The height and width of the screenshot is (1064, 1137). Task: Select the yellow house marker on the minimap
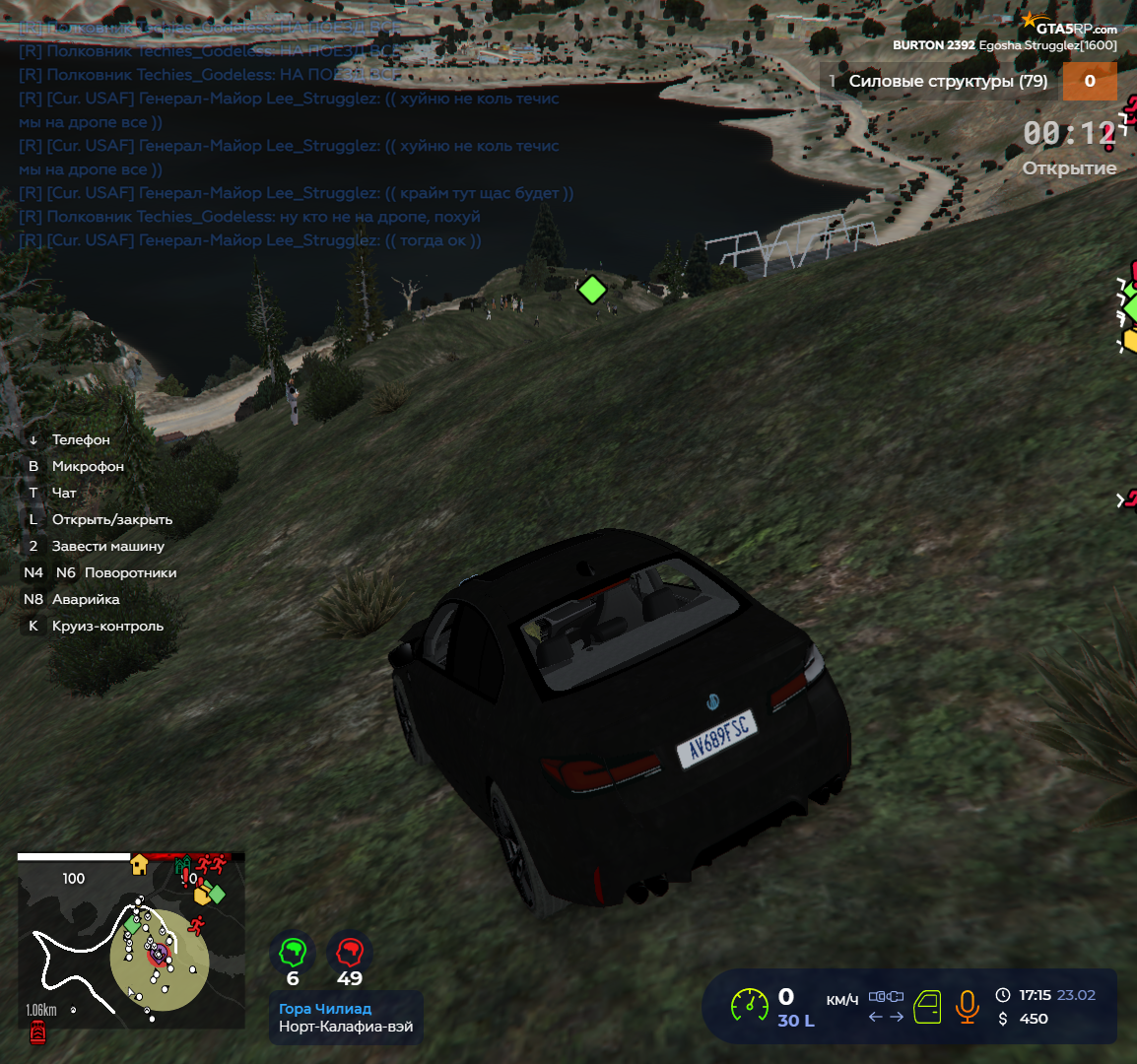[139, 864]
